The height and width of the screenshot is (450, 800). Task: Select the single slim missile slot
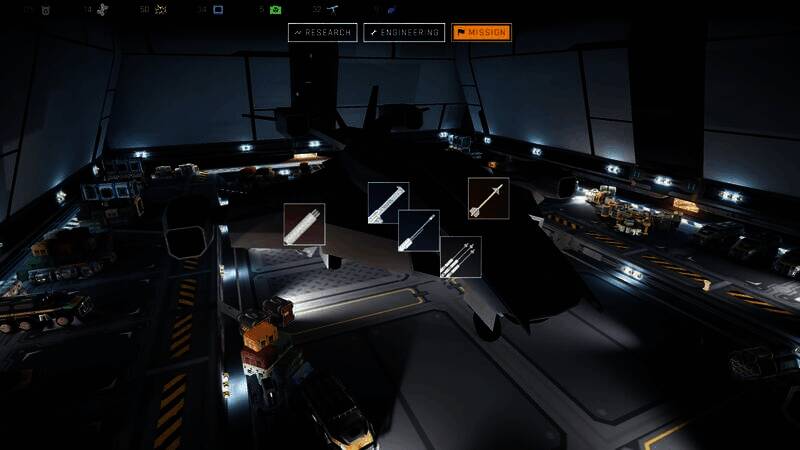(419, 231)
